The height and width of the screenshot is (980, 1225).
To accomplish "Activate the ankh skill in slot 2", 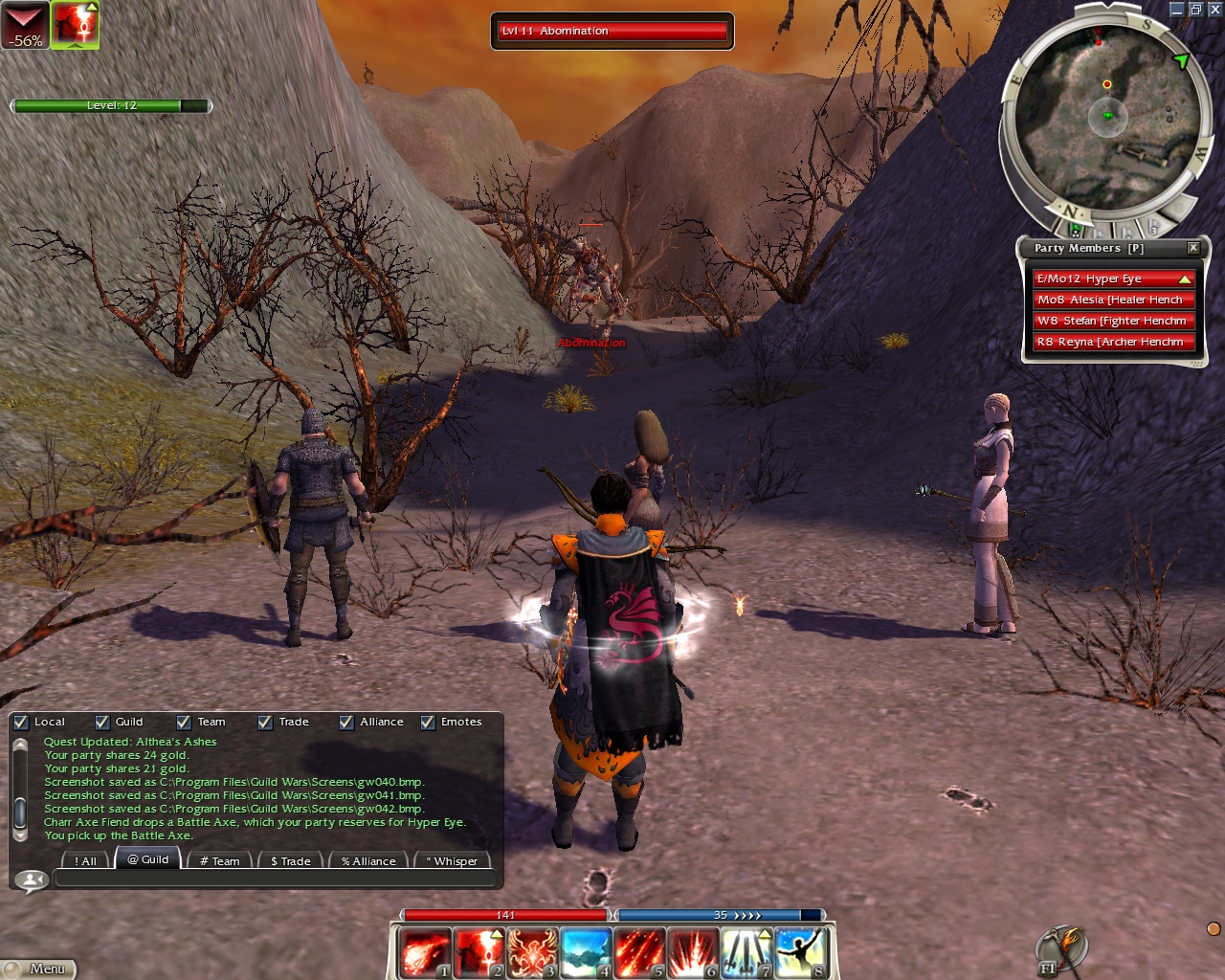I will (478, 952).
